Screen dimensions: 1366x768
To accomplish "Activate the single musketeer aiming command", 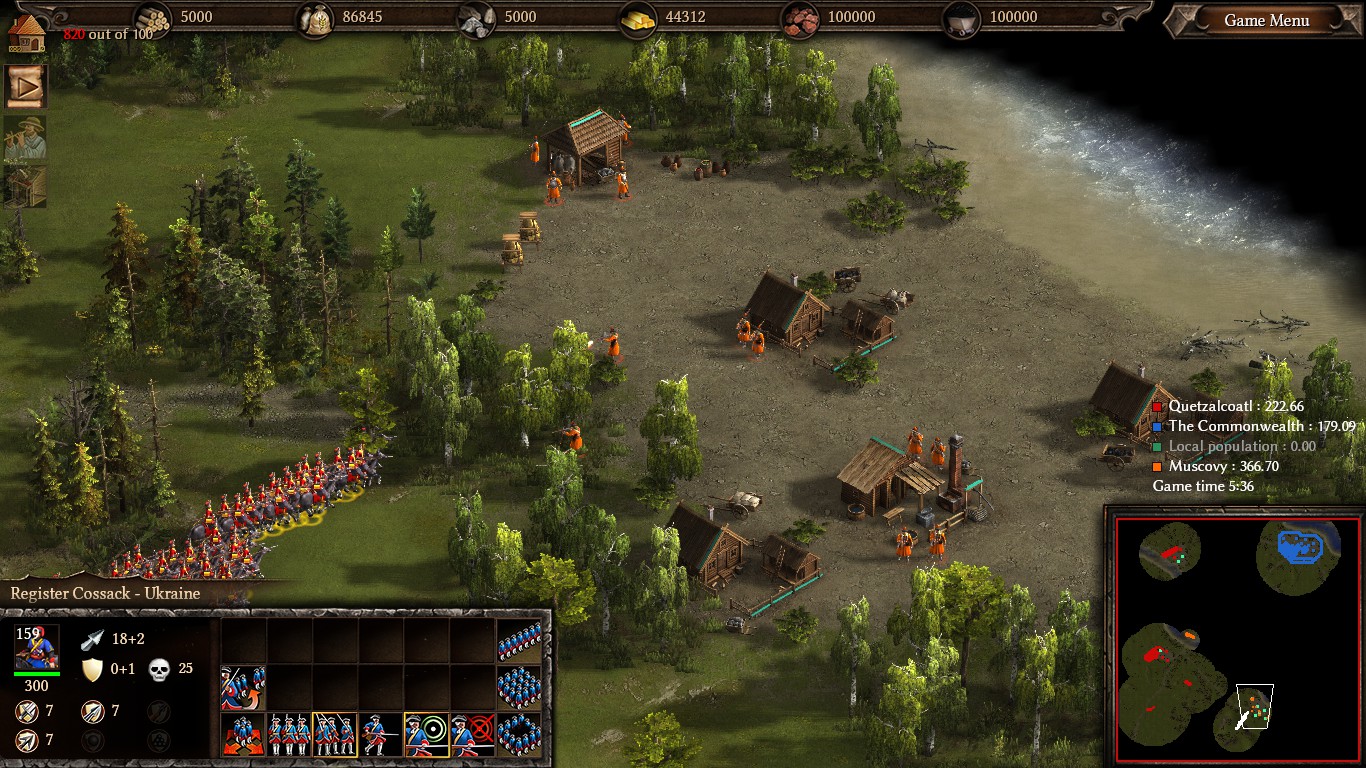I will point(381,734).
